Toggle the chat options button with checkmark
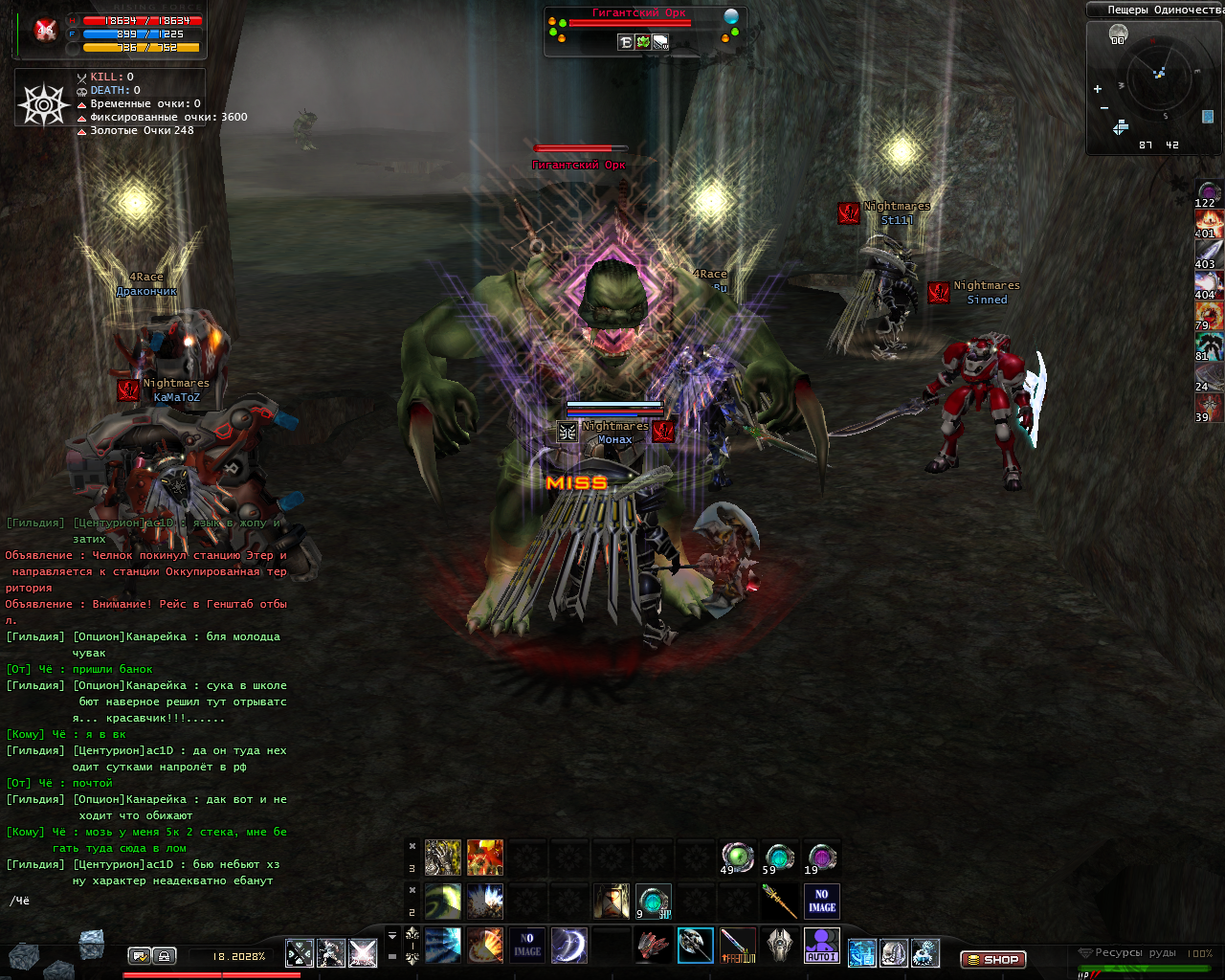 [x=140, y=955]
